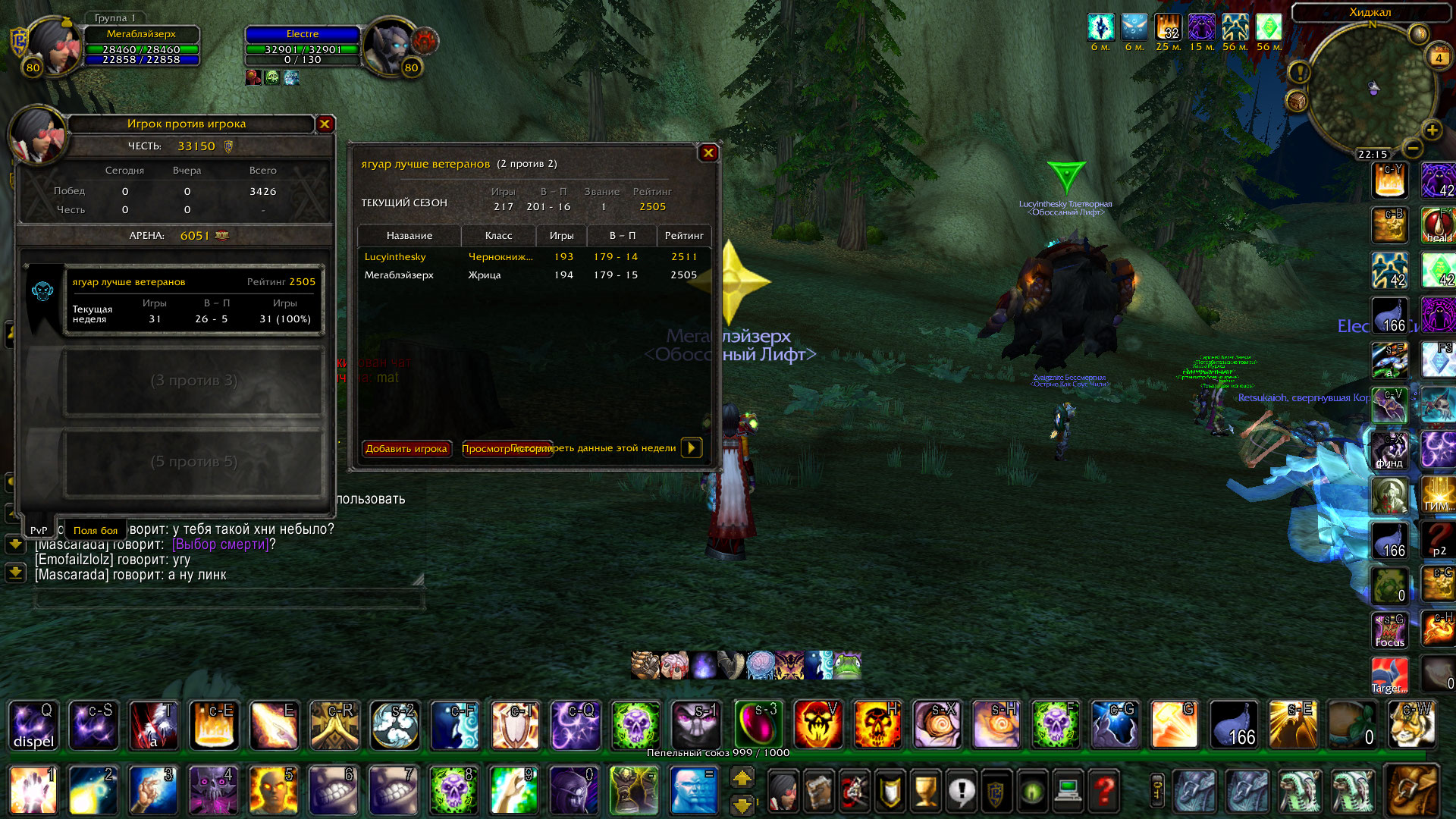Image resolution: width=1456 pixels, height=819 pixels.
Task: Click the green frog pet bar icon
Action: click(x=847, y=665)
